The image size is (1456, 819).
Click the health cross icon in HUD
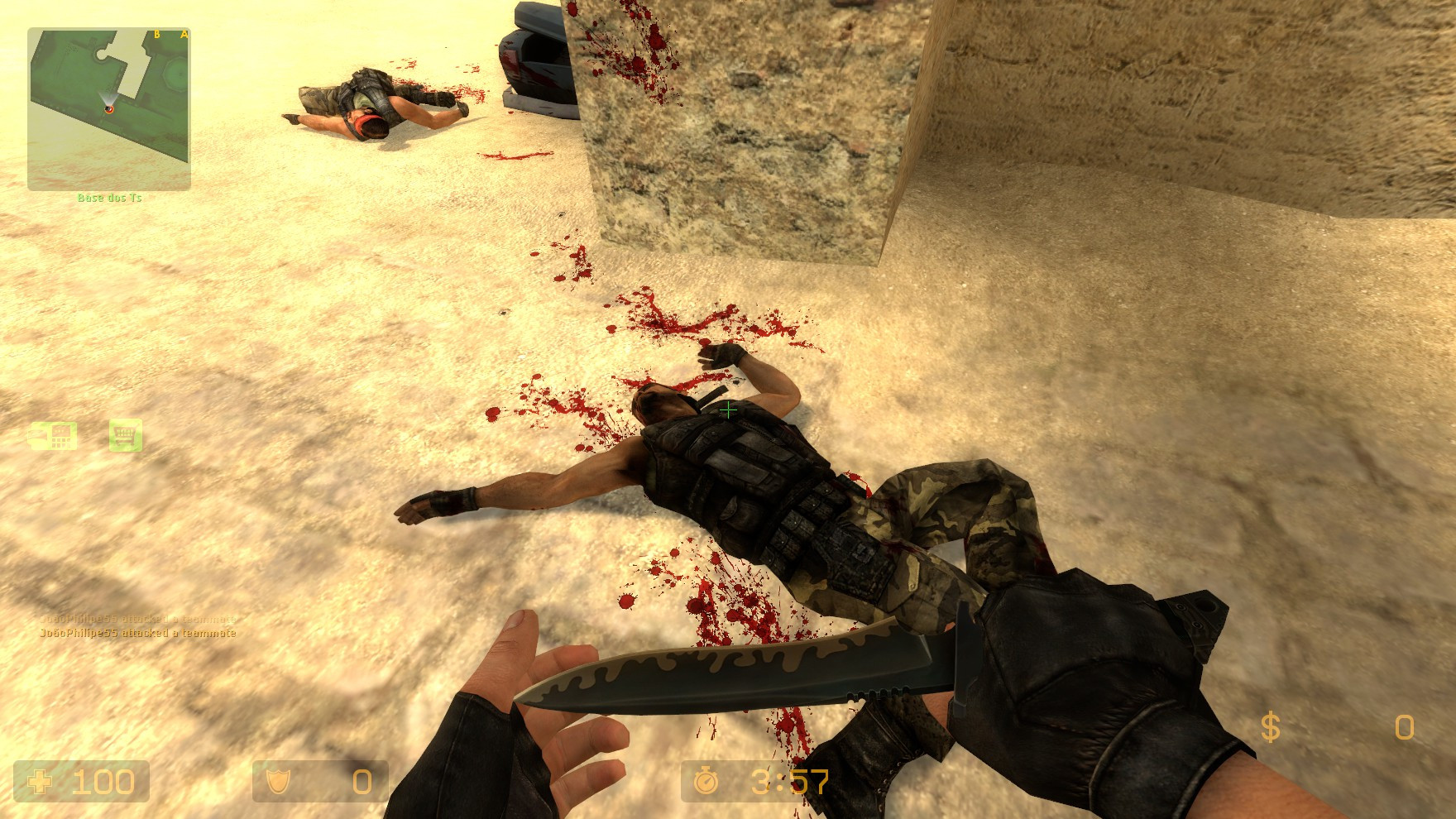click(41, 780)
